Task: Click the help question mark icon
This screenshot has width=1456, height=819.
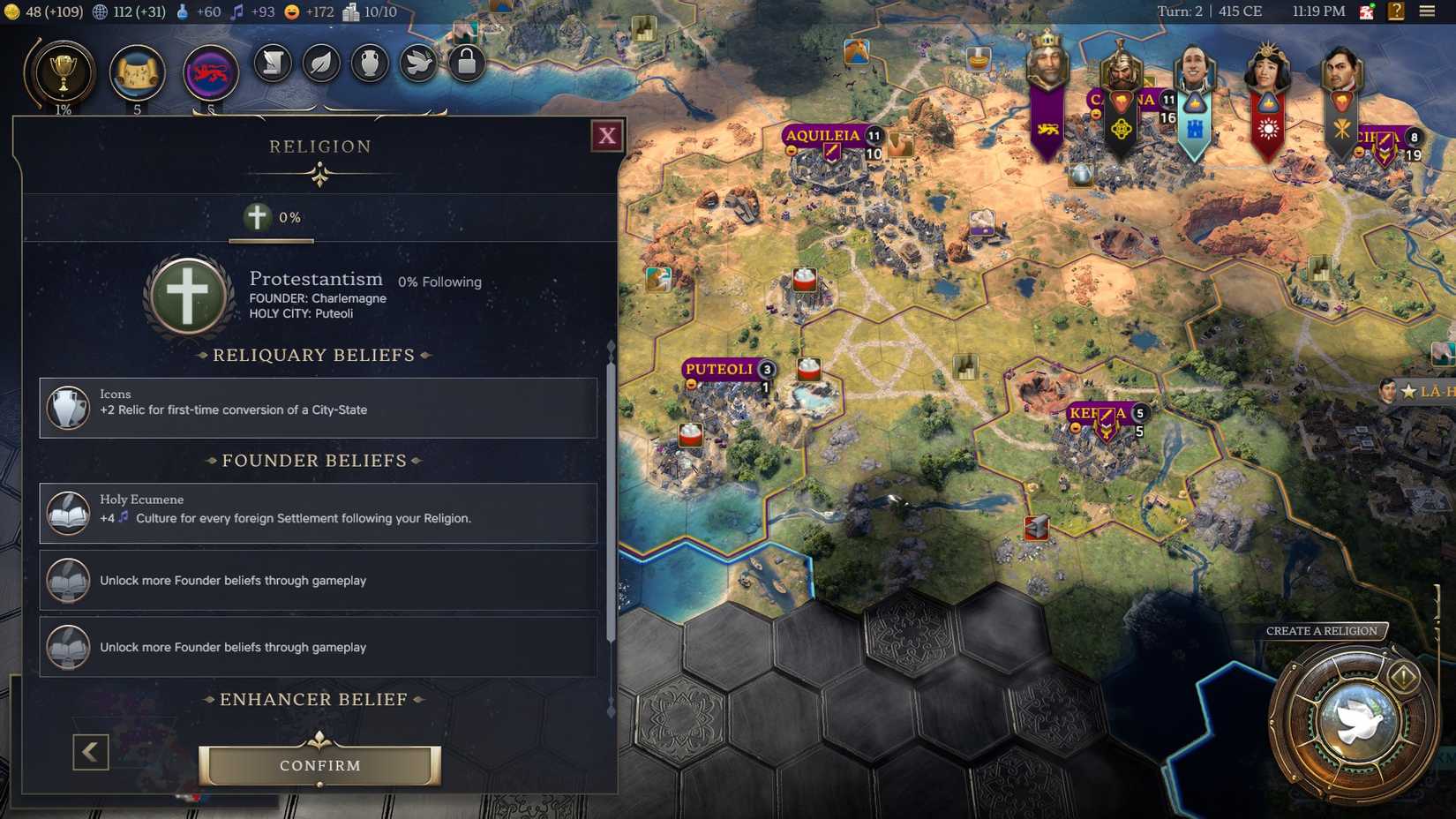Action: click(x=1396, y=11)
